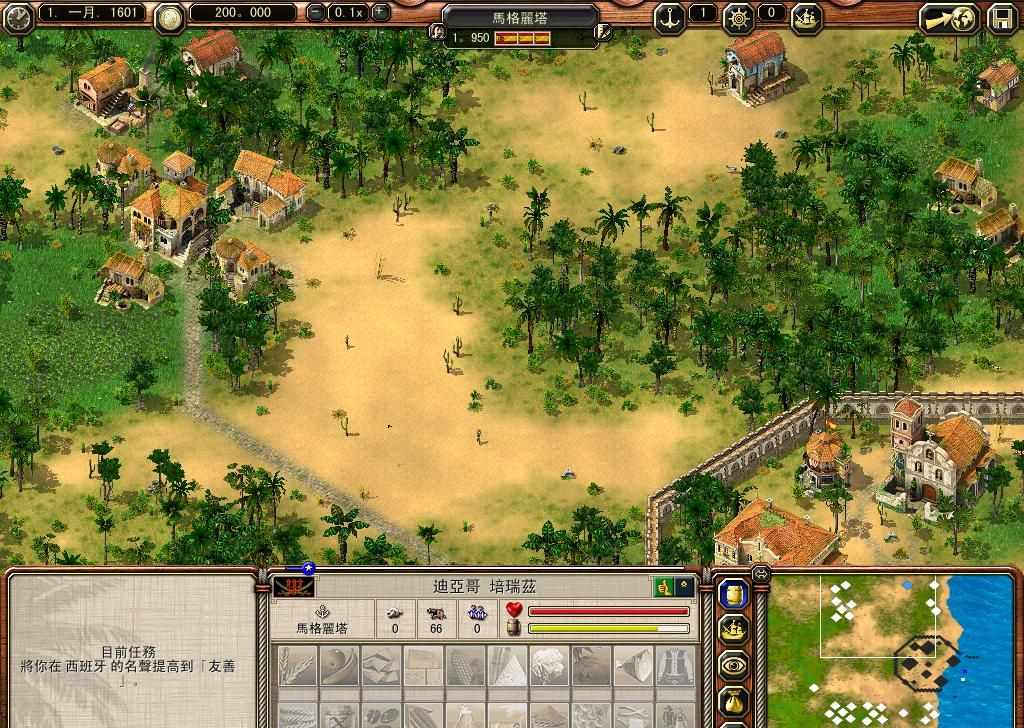This screenshot has height=728, width=1024.
Task: Open the save game floppy disk menu
Action: coord(1002,17)
